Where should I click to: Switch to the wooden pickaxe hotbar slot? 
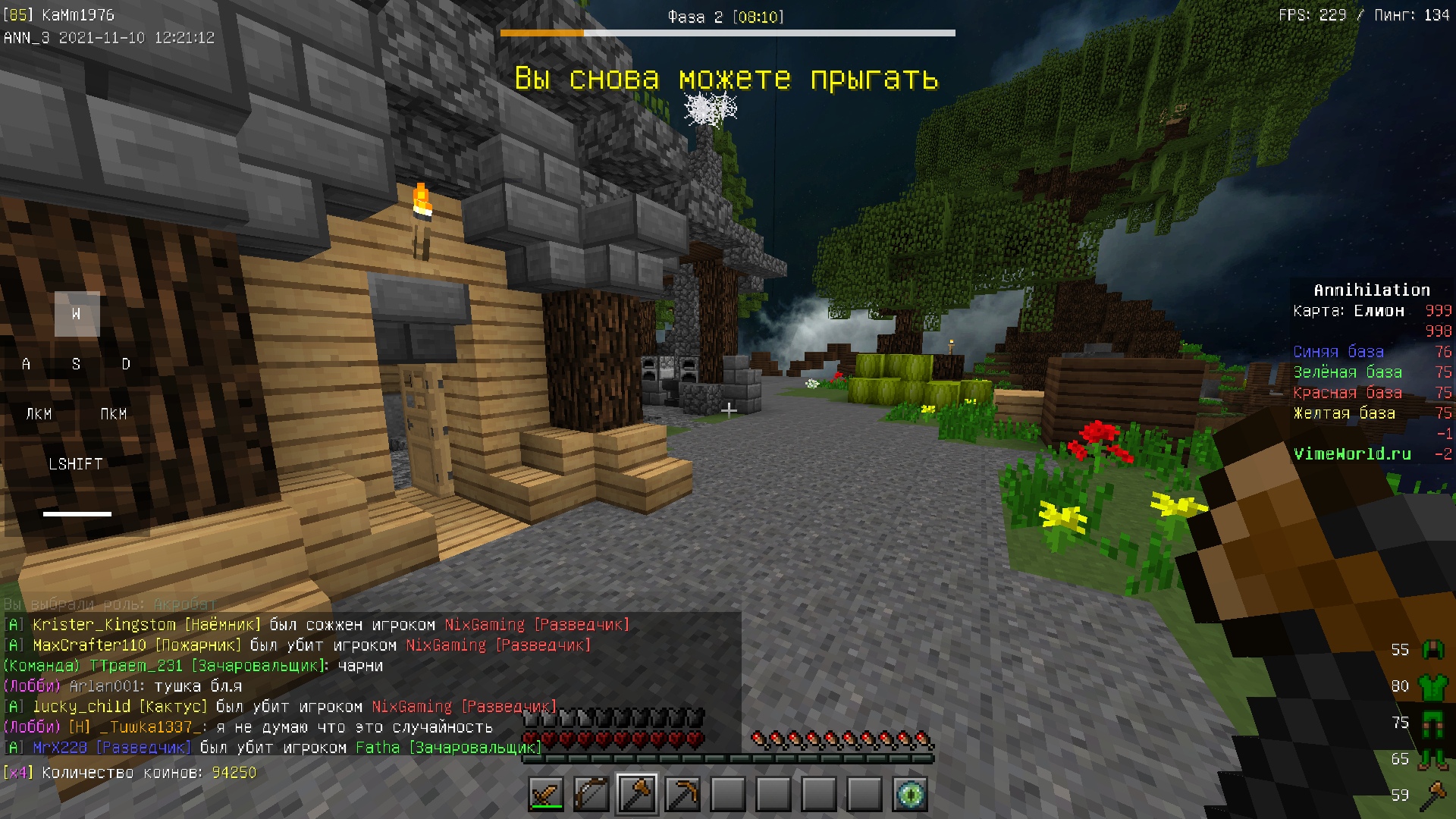(682, 795)
